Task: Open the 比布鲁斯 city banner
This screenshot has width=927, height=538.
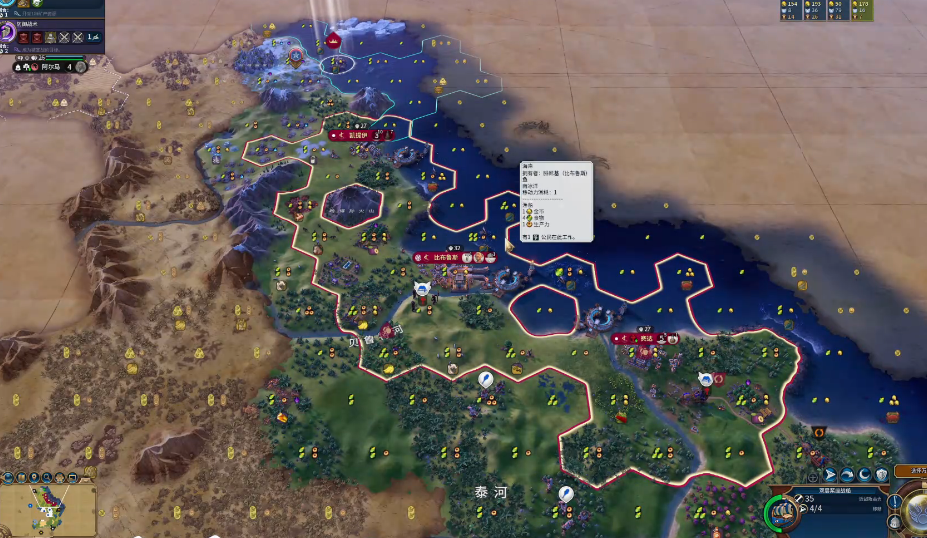Action: pyautogui.click(x=446, y=257)
